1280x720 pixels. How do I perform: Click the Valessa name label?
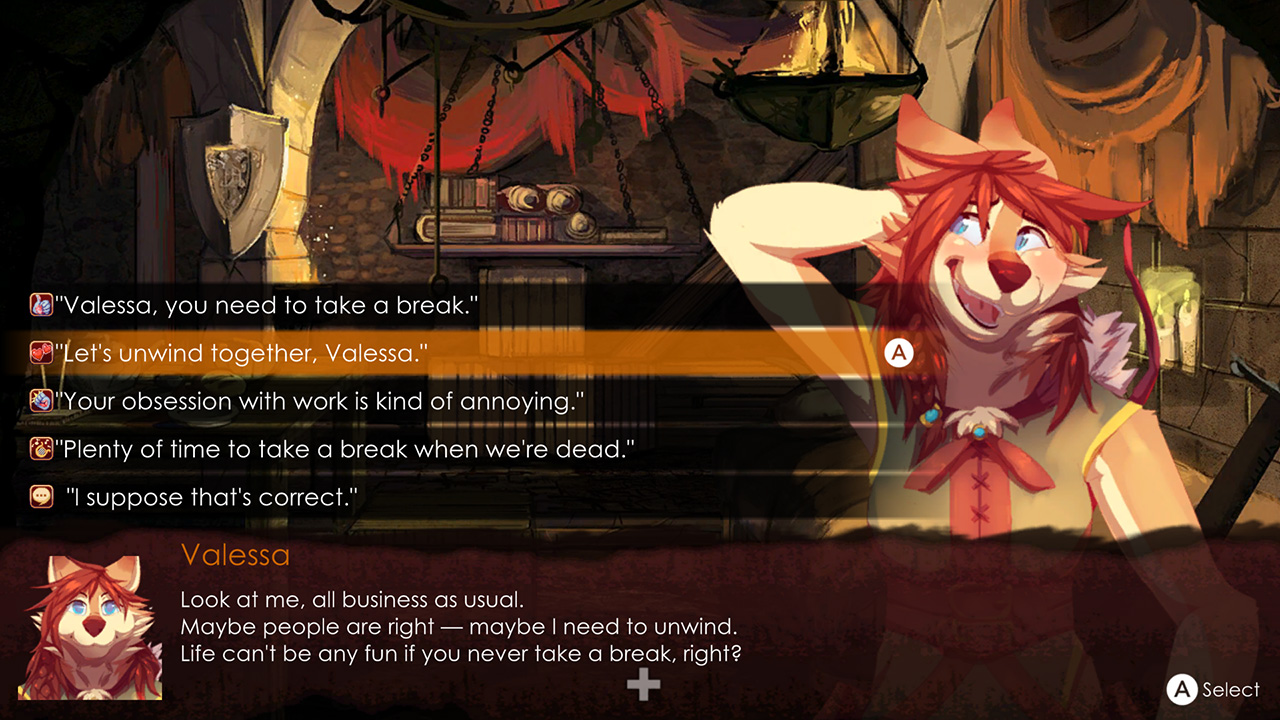click(x=236, y=555)
